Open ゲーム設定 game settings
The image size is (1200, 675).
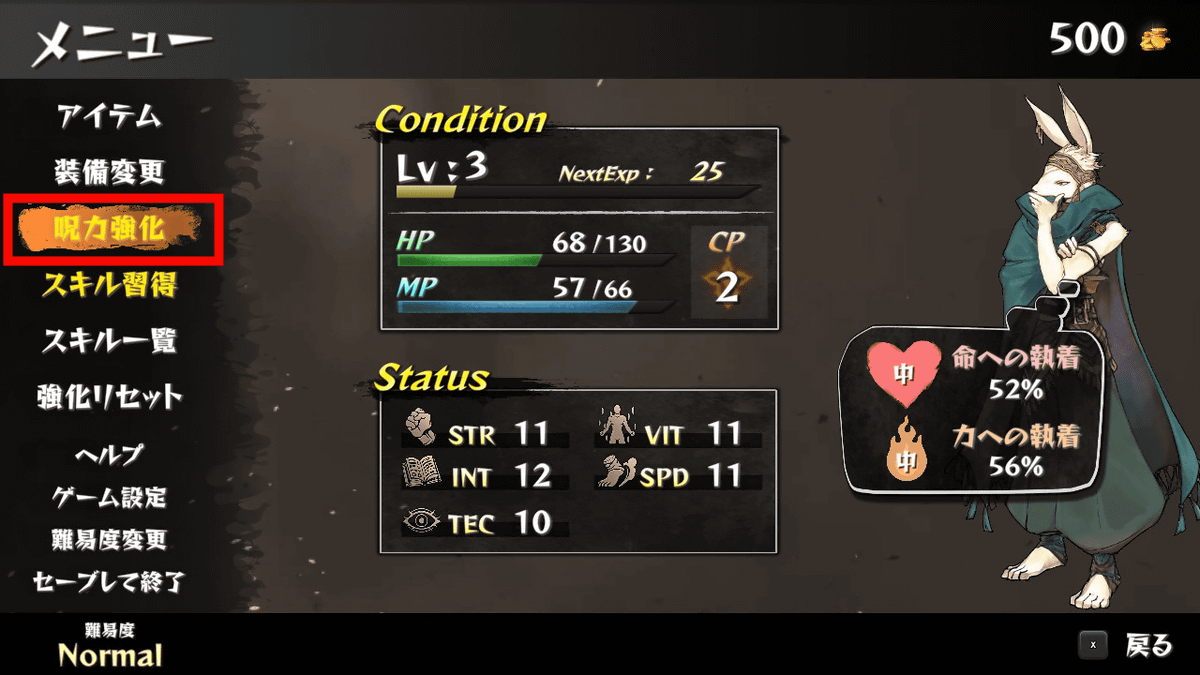(109, 497)
